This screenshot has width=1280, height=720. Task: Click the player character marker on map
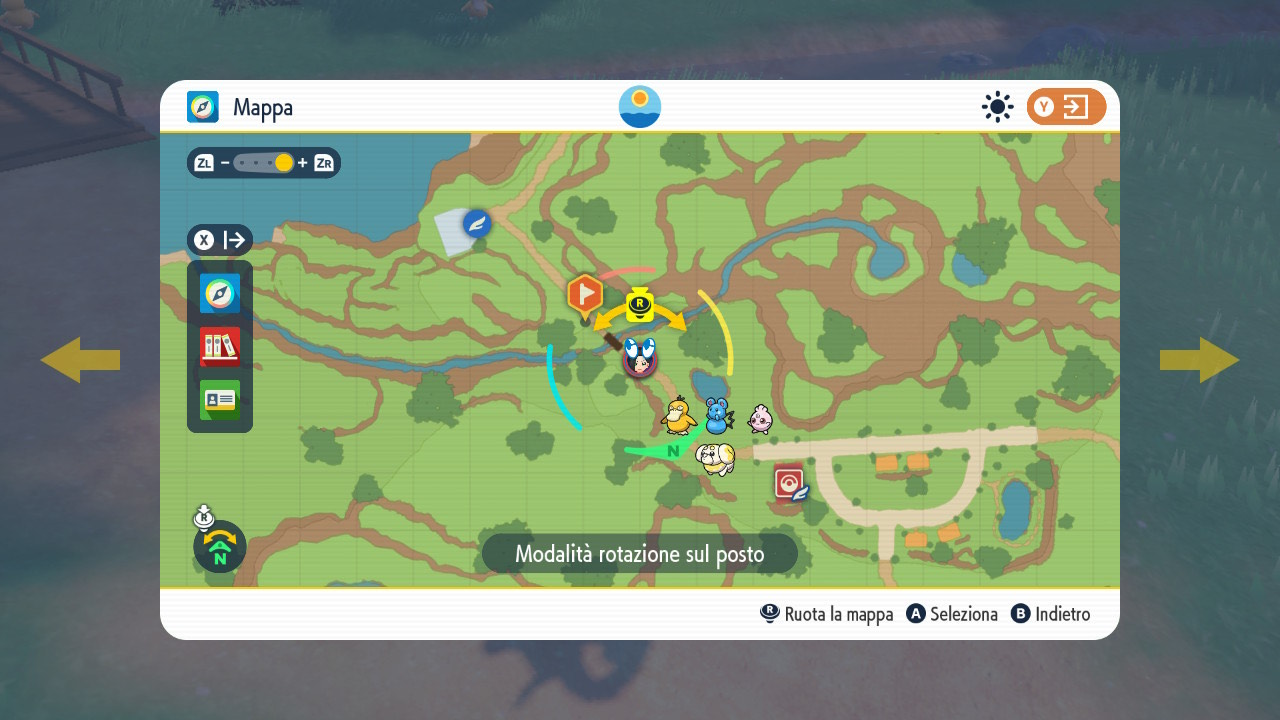coord(639,357)
